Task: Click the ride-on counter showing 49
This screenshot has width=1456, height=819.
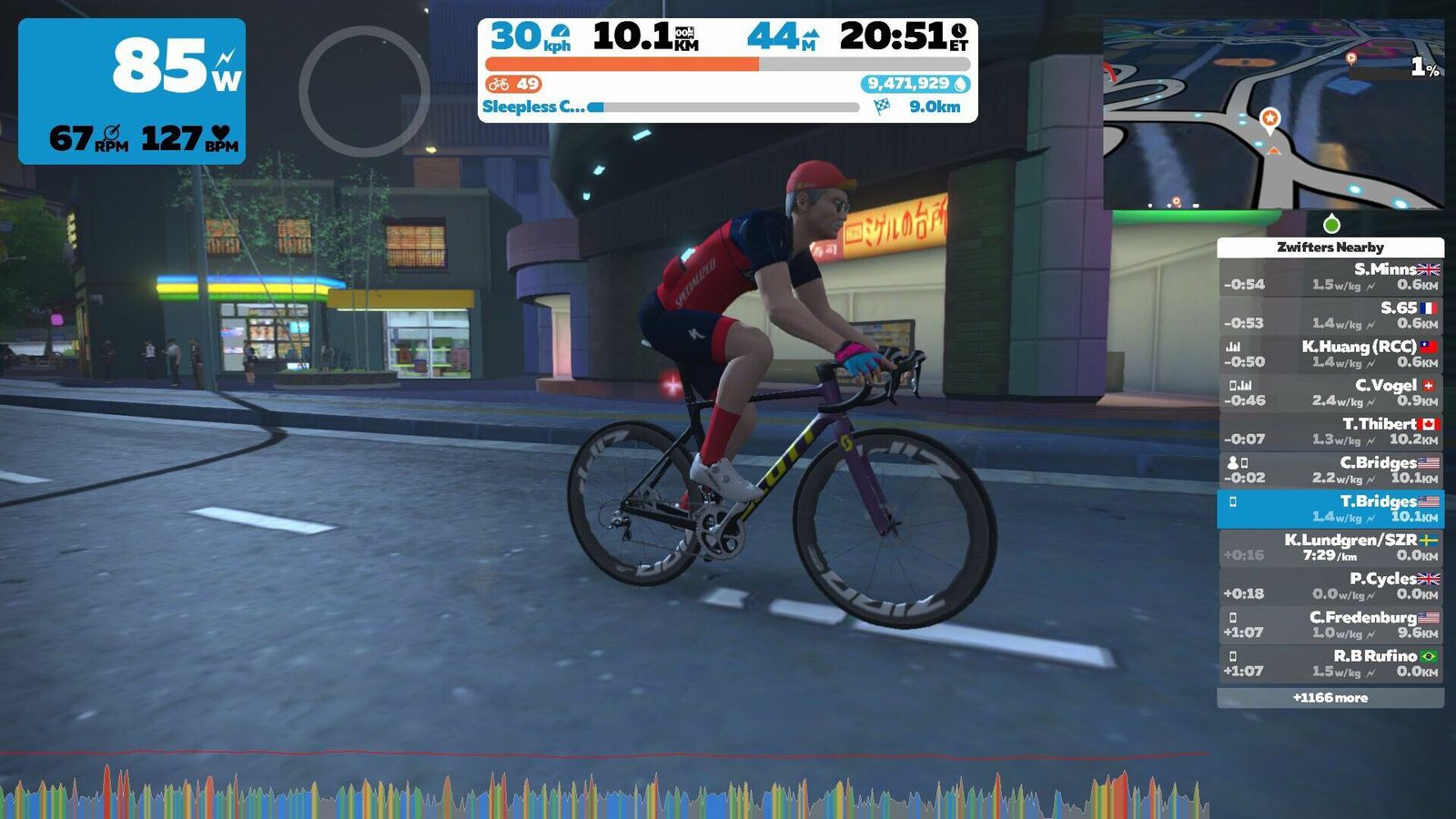Action: coord(514,85)
